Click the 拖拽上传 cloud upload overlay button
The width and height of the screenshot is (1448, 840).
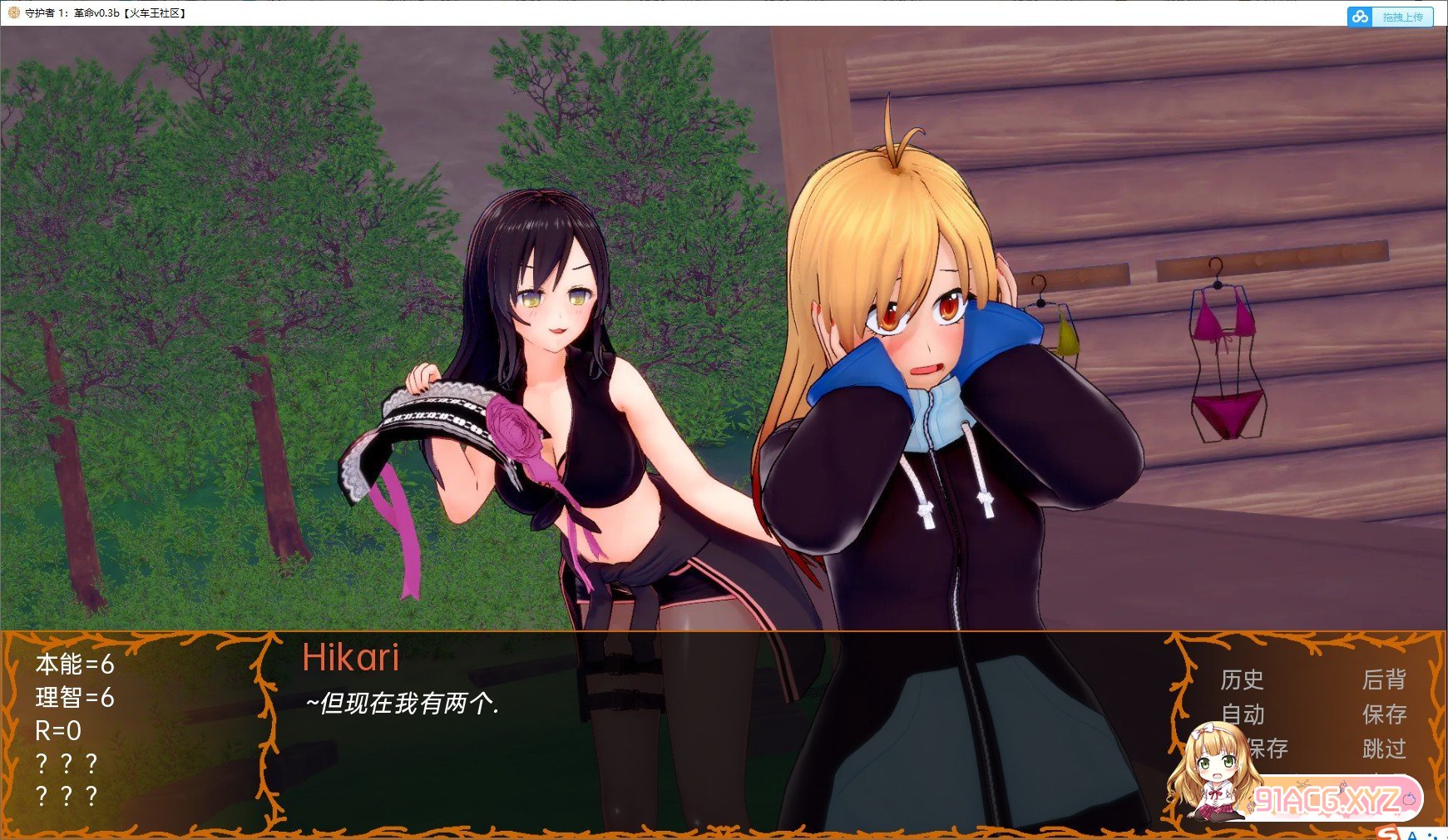pos(1391,17)
